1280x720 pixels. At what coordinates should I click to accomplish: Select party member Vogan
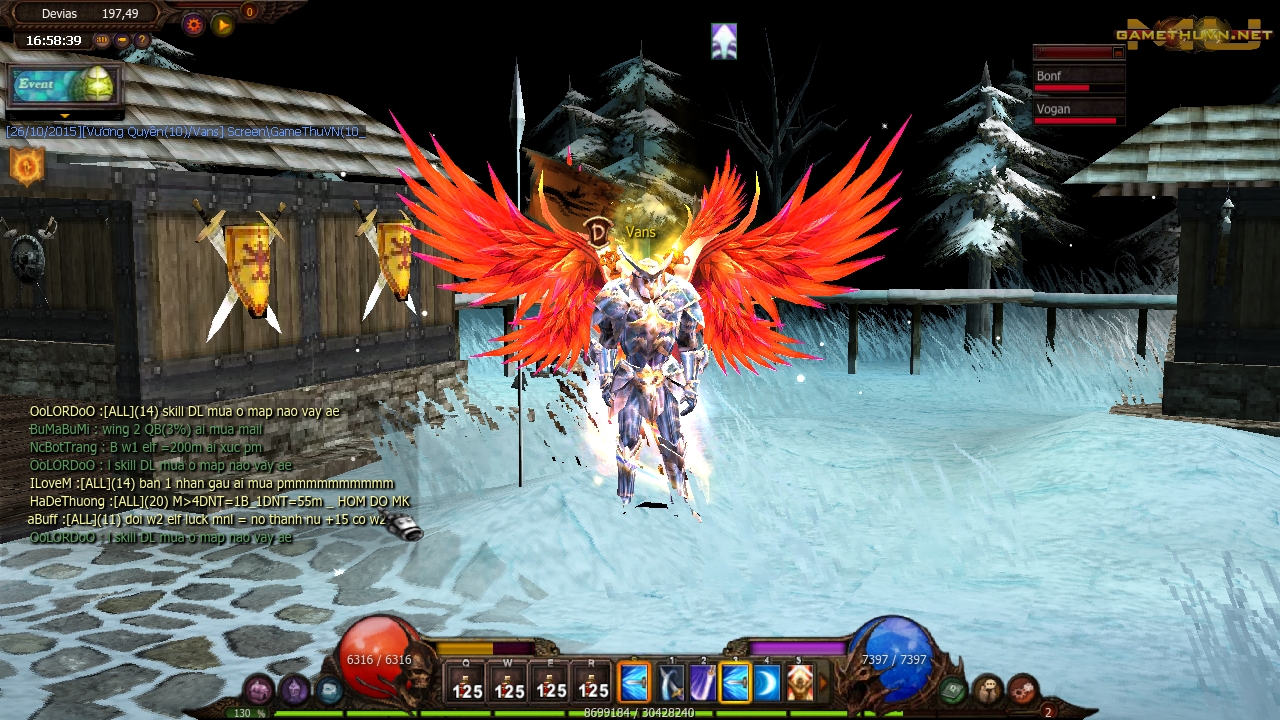(1078, 112)
